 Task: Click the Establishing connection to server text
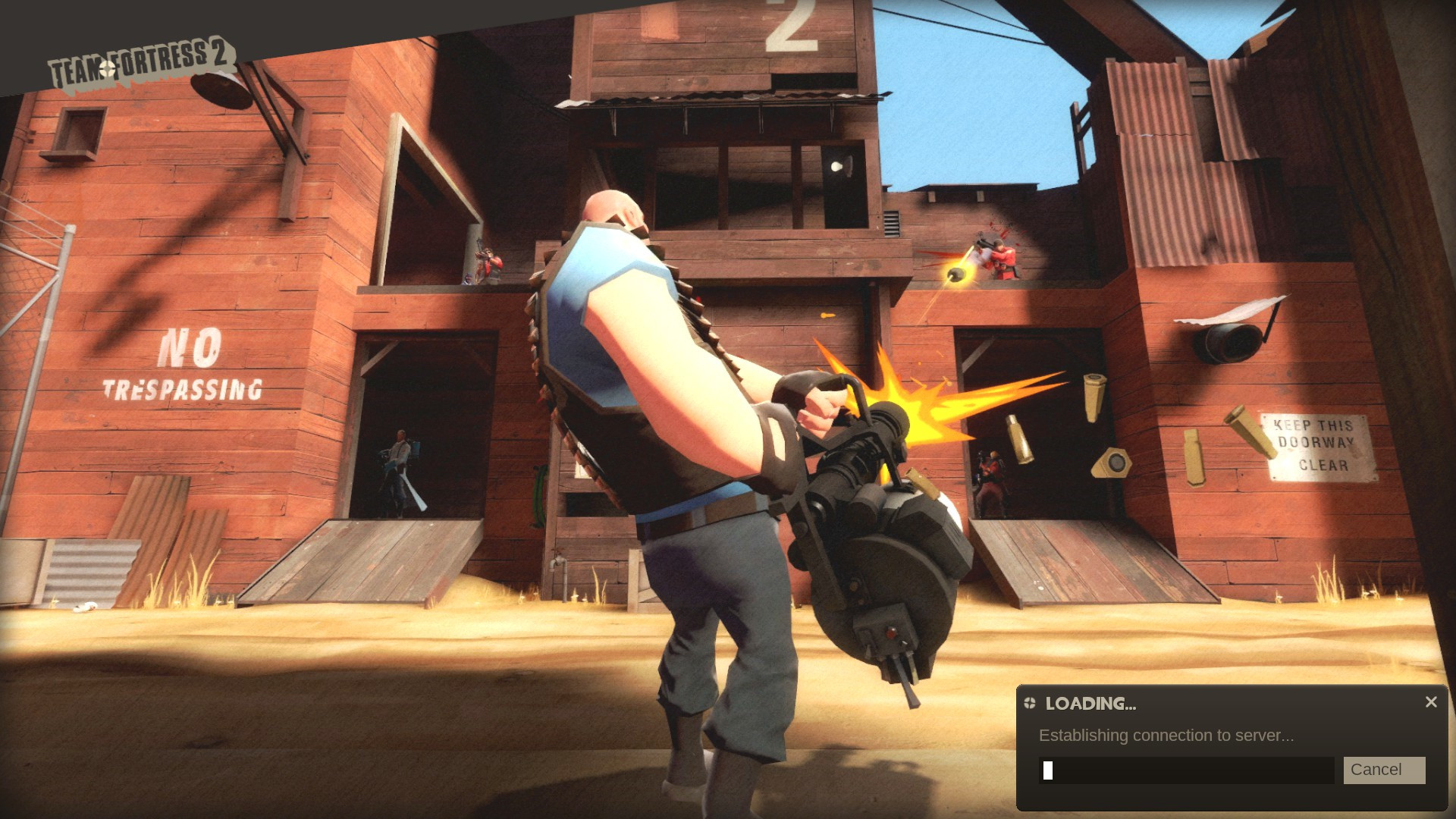pos(1166,736)
